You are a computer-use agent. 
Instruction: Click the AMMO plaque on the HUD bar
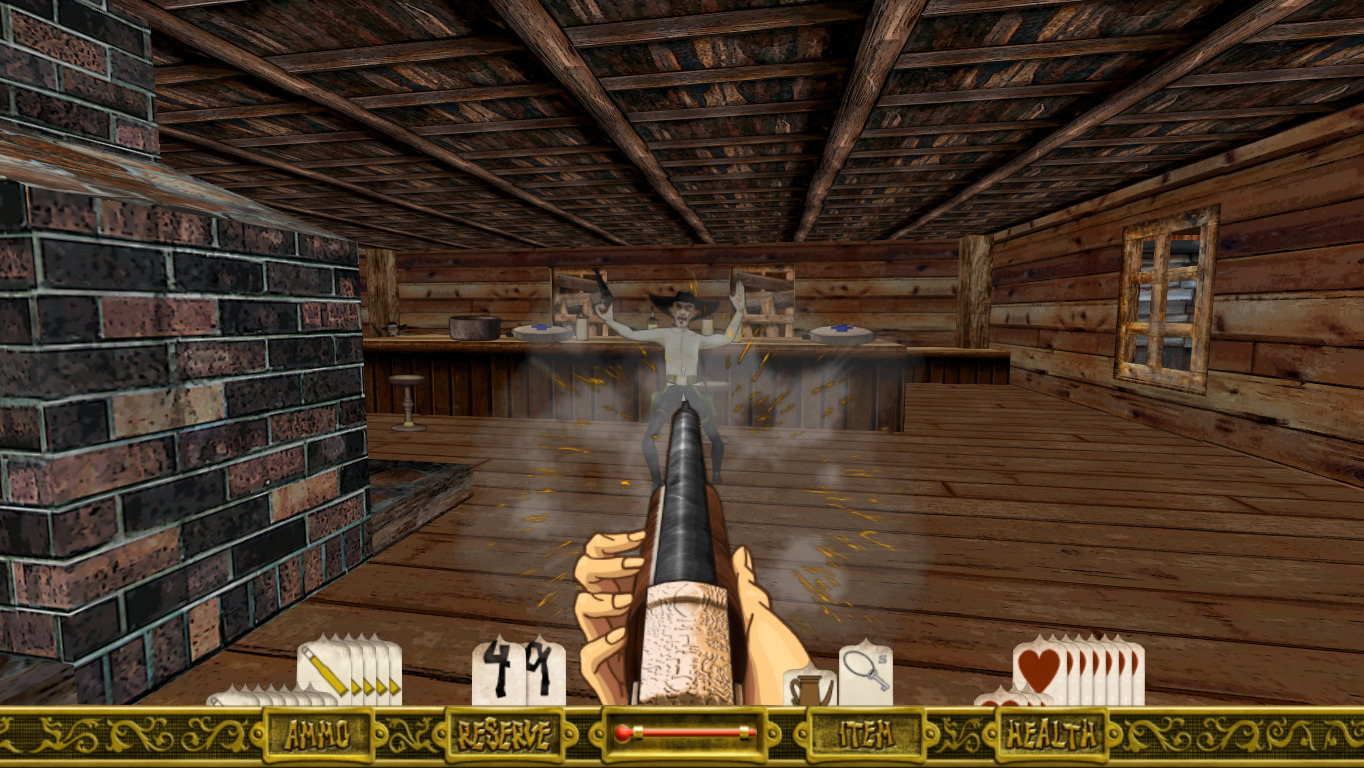pos(318,736)
